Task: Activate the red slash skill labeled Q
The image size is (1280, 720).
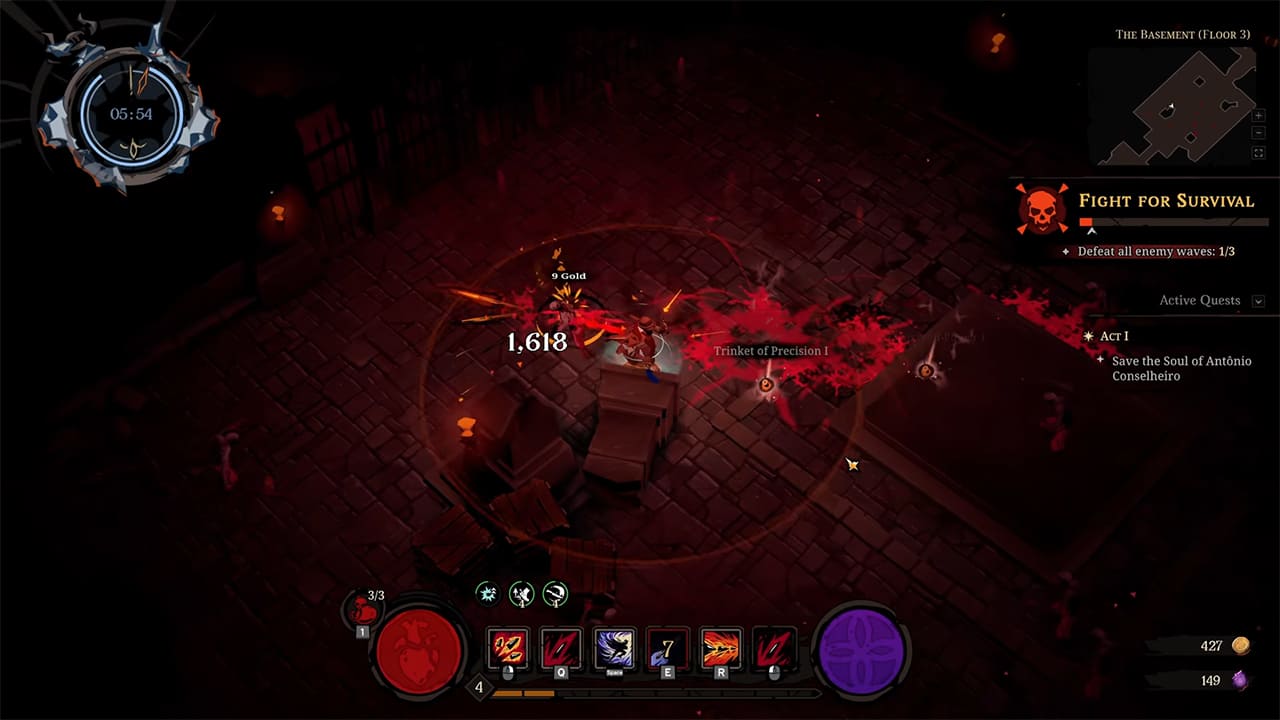Action: click(x=561, y=648)
